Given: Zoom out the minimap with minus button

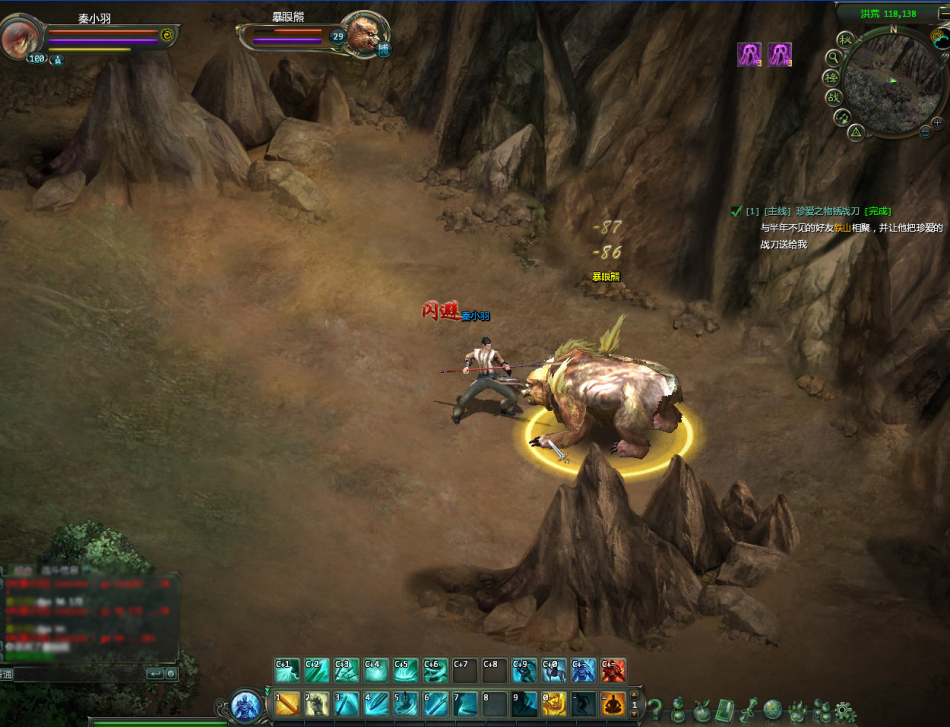Looking at the screenshot, I should coord(925,132).
